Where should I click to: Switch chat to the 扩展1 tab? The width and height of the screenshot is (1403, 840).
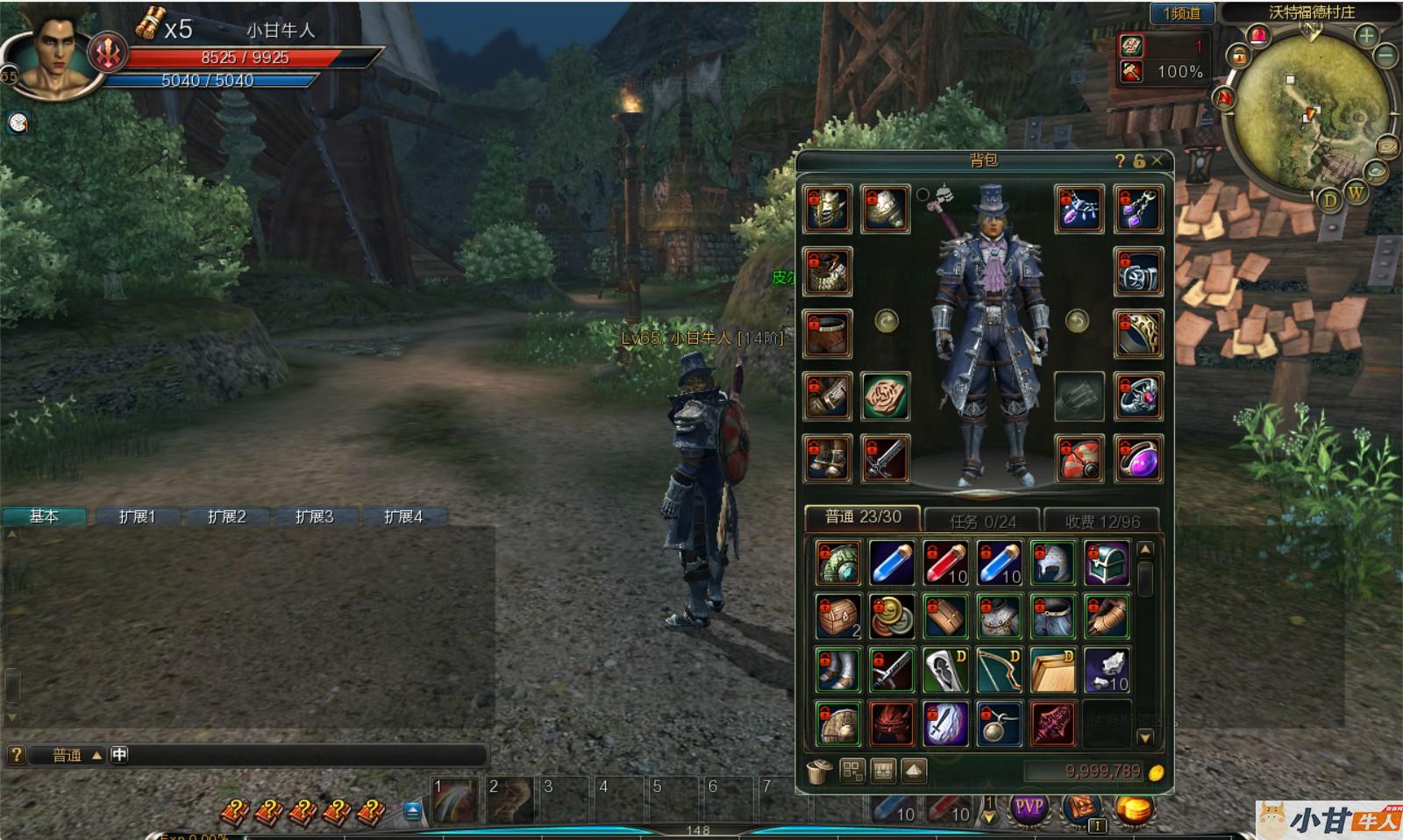[137, 516]
